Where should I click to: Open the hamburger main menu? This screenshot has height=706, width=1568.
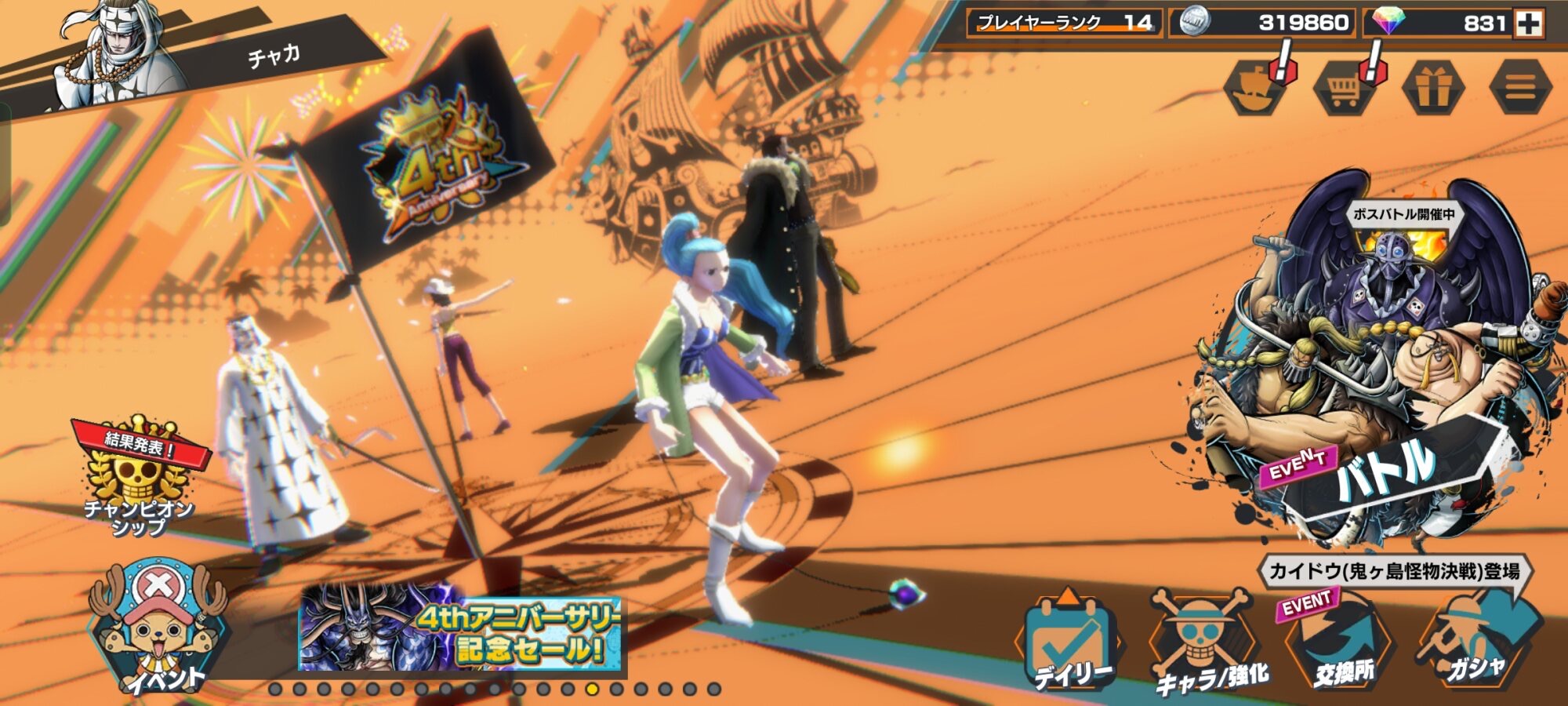(x=1520, y=88)
